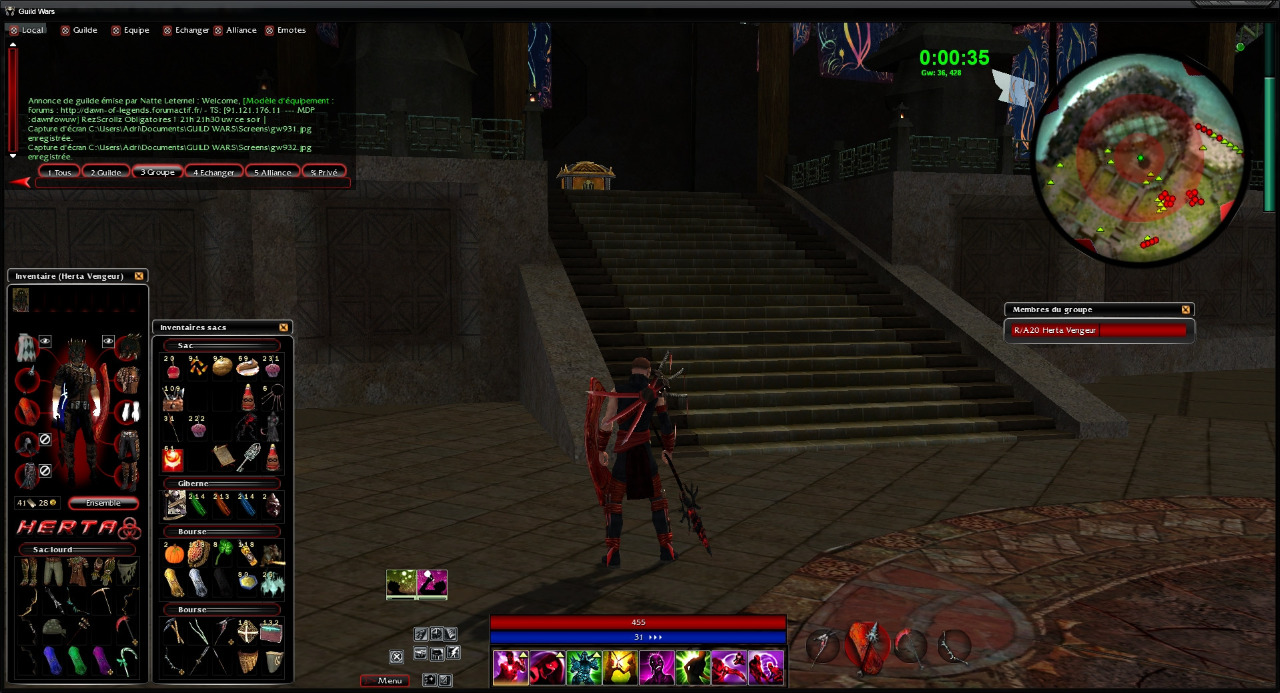Viewport: 1280px width, 693px height.
Task: Choose the 4 Echanger chat channel
Action: (214, 172)
